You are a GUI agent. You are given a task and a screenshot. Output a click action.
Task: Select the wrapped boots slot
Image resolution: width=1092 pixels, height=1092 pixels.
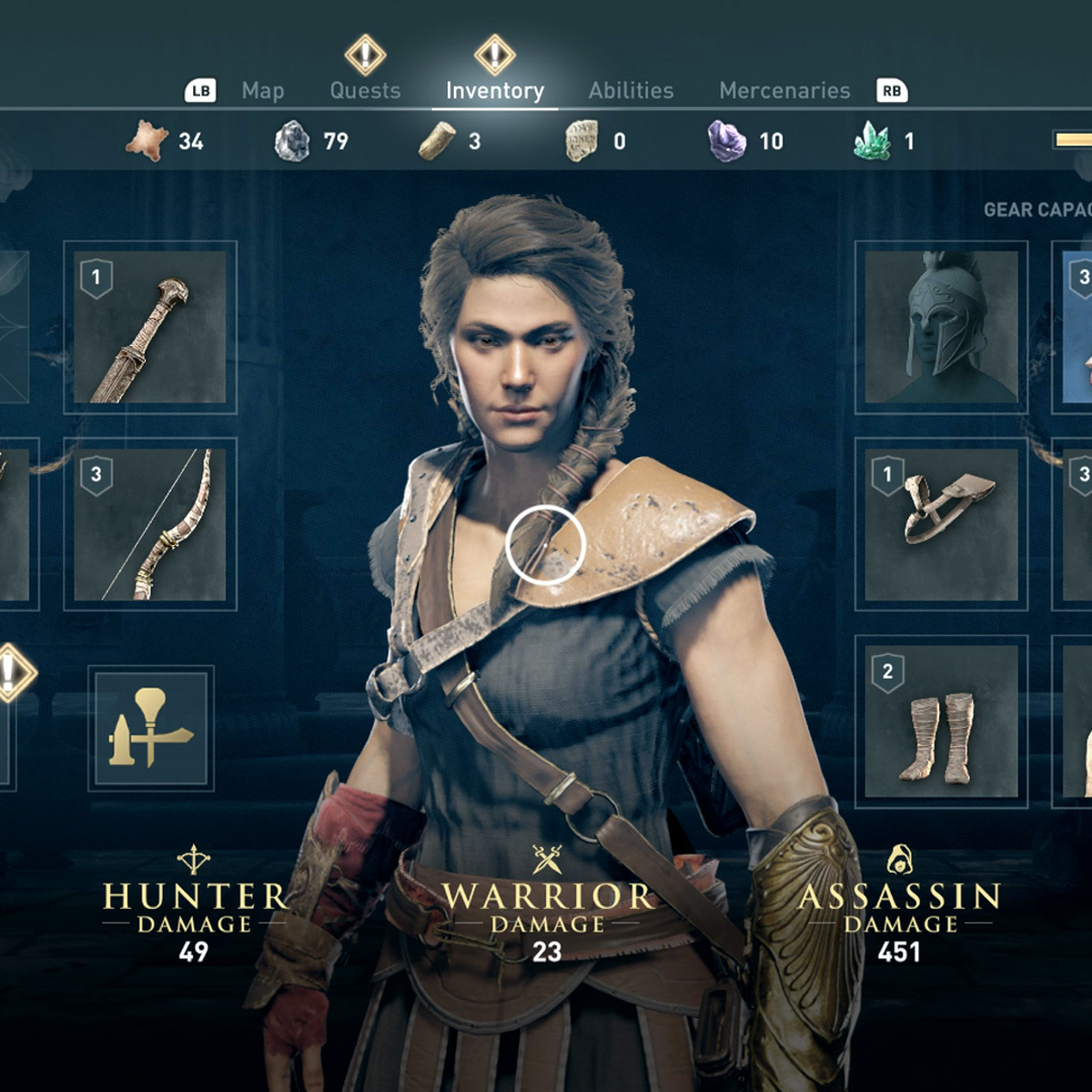941,722
